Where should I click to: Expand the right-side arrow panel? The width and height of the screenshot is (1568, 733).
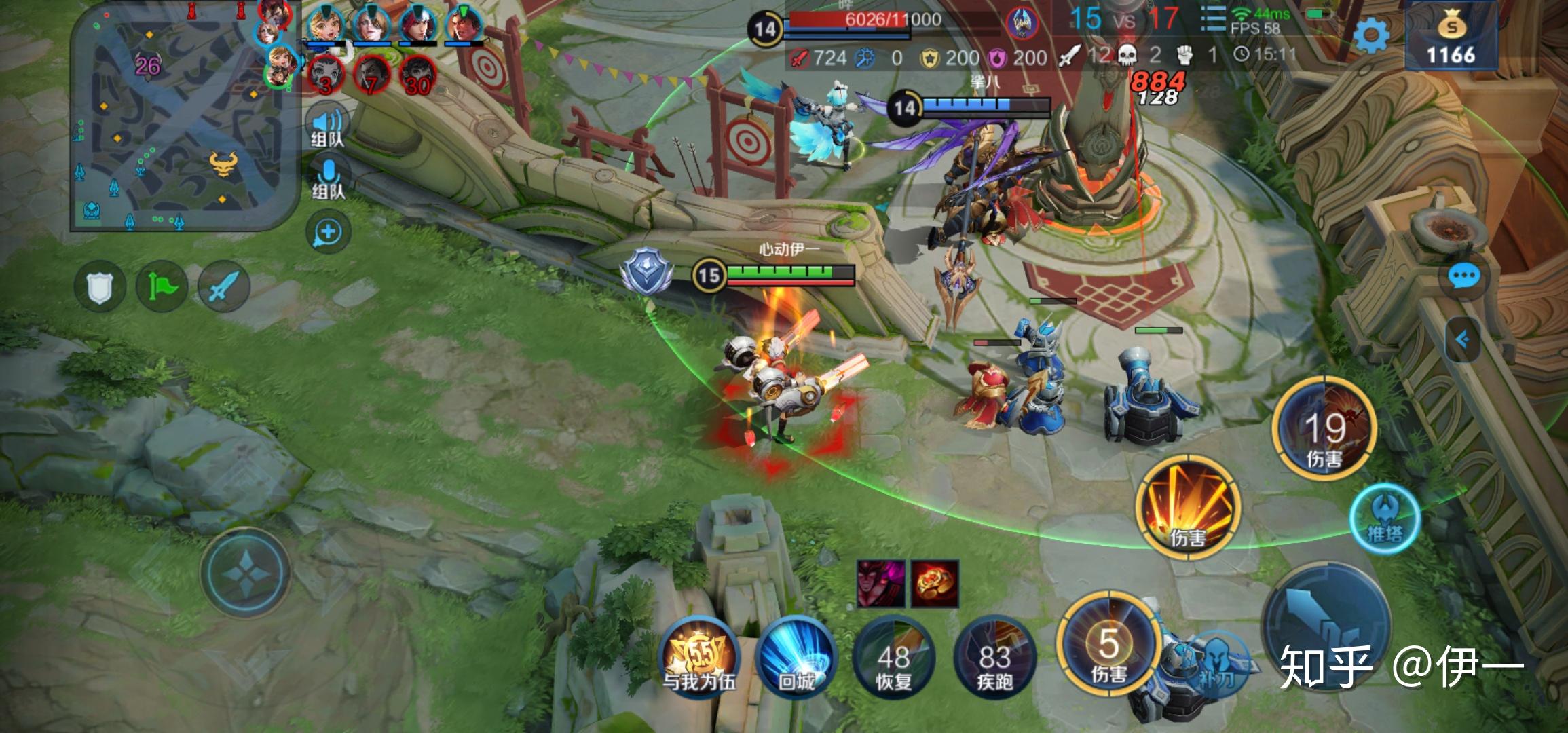(x=1464, y=339)
